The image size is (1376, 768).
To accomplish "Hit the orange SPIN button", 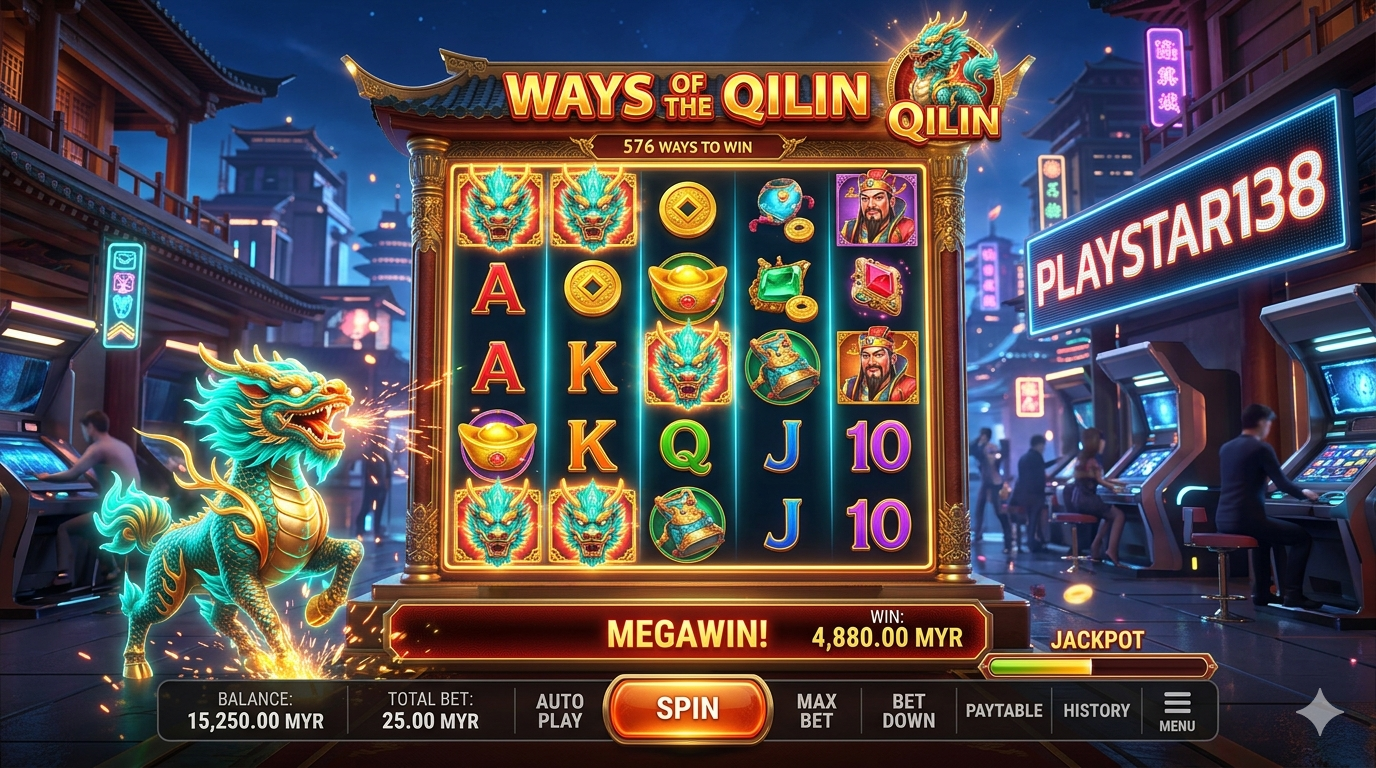I will coord(687,709).
